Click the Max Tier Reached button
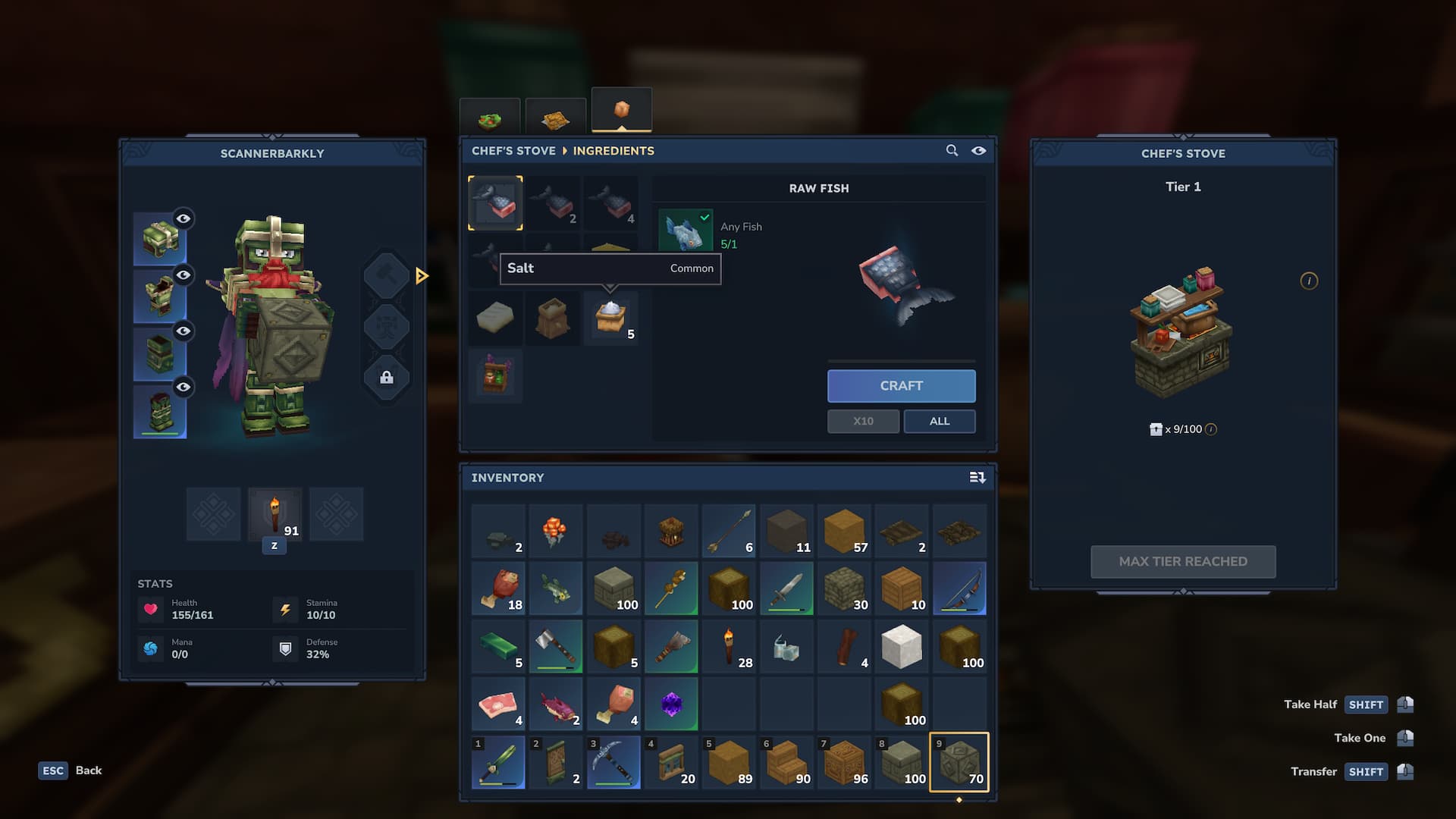This screenshot has height=819, width=1456. (x=1183, y=562)
